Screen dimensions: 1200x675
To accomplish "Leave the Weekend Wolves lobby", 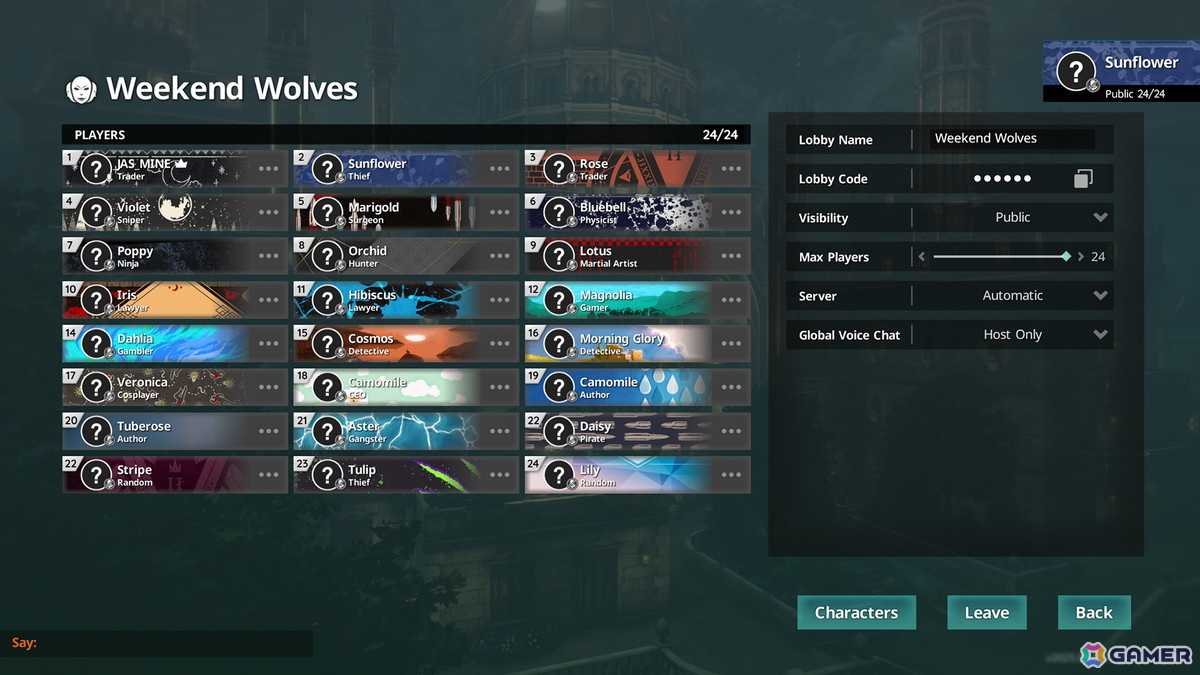I will (986, 613).
